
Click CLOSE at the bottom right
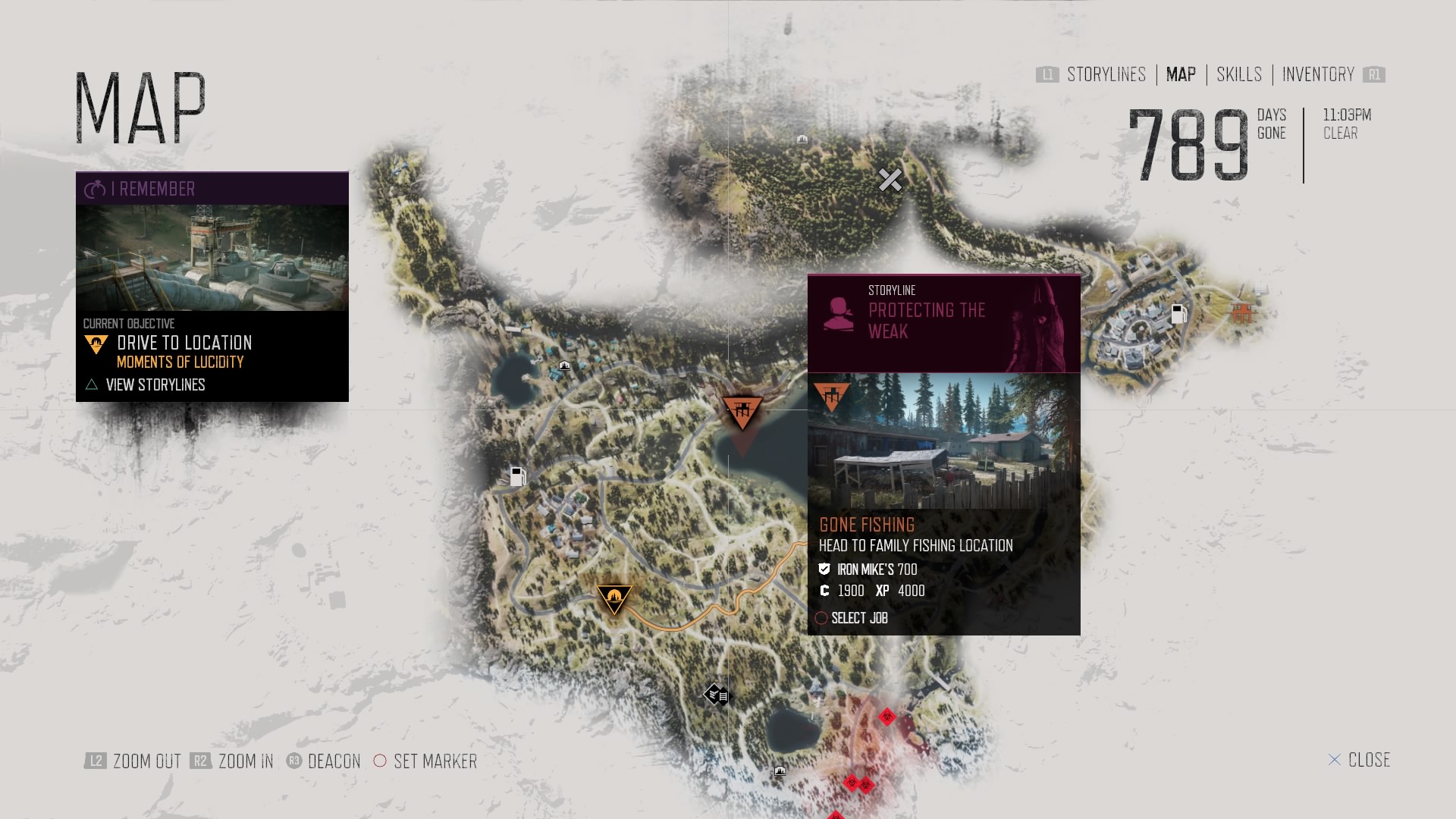[1371, 760]
